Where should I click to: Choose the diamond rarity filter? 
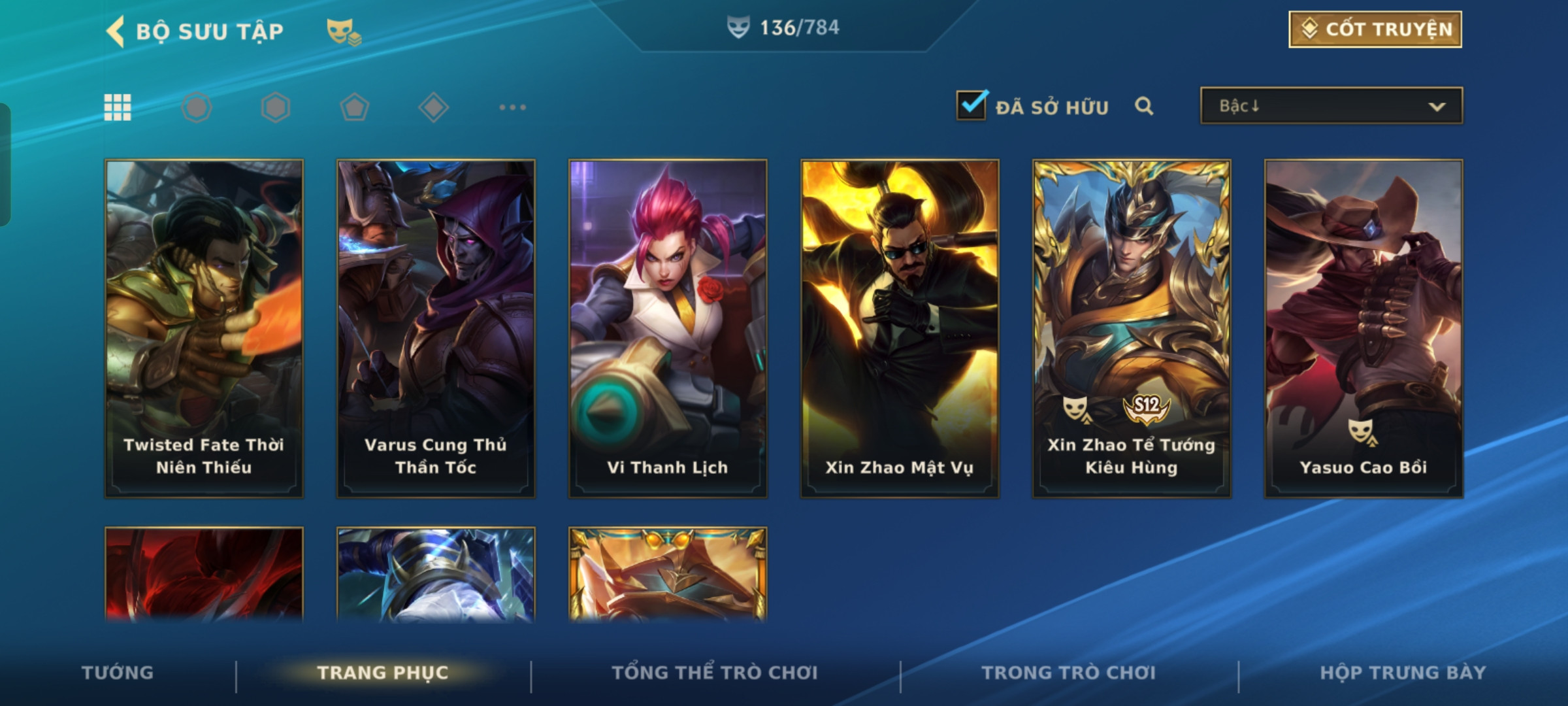click(x=433, y=107)
